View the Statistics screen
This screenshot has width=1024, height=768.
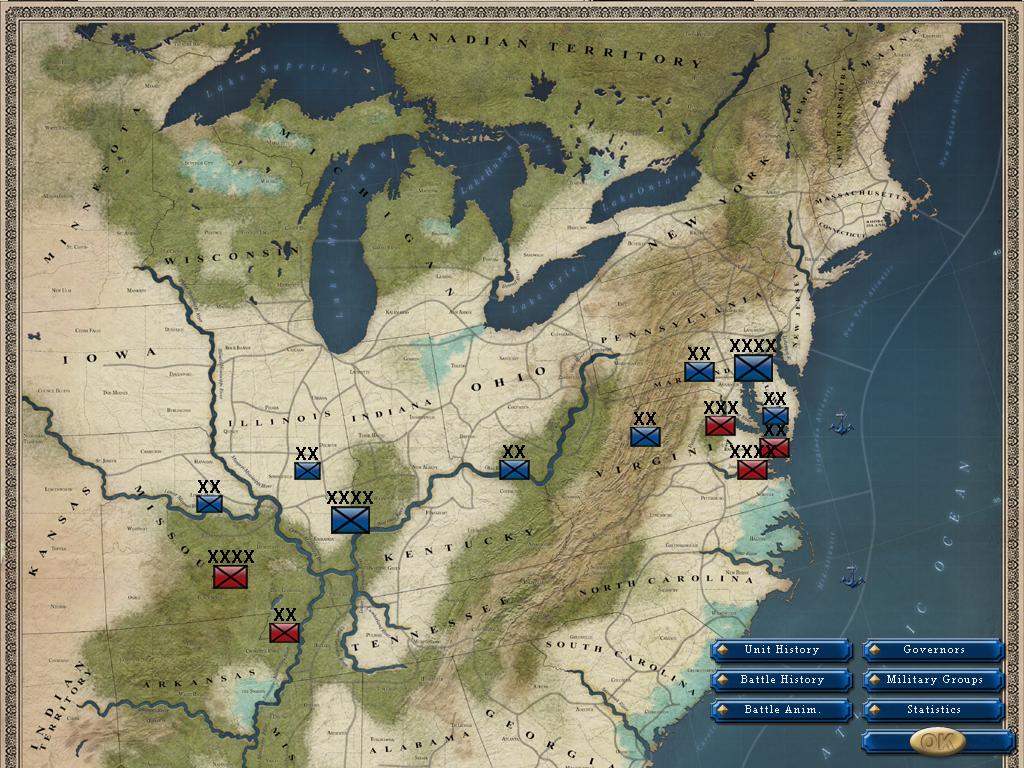click(x=933, y=710)
